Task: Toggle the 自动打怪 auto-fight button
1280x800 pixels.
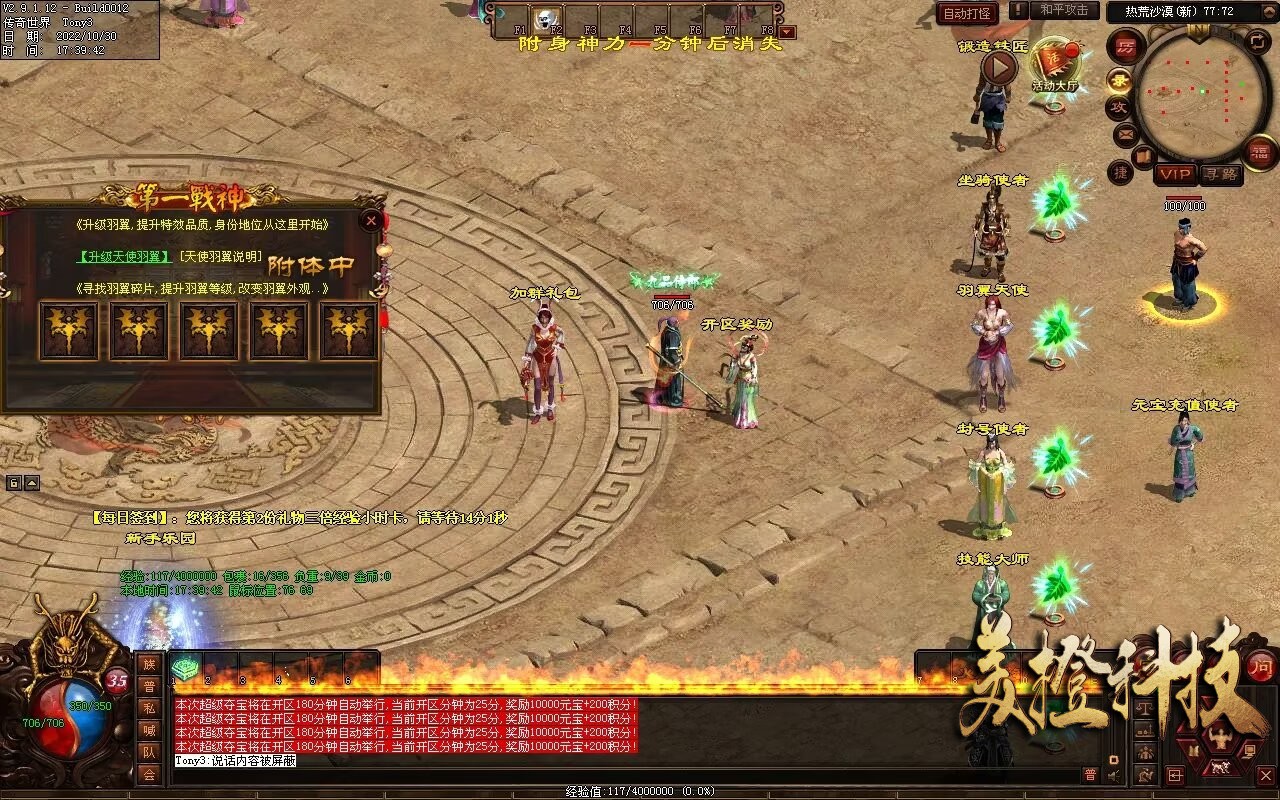Action: pos(967,13)
